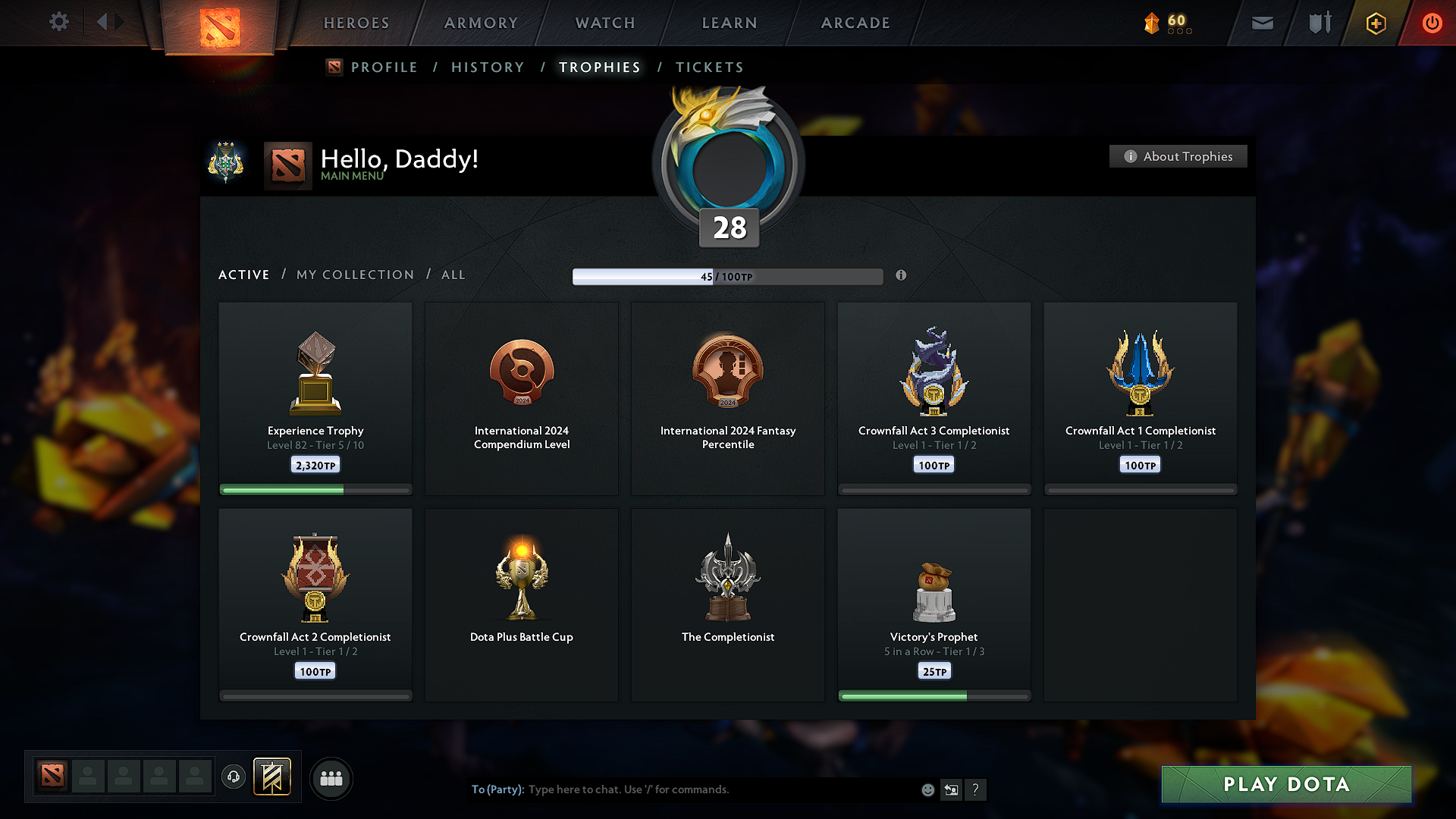Open the Armory shield and sword icon
The image size is (1456, 819).
coord(1318,23)
